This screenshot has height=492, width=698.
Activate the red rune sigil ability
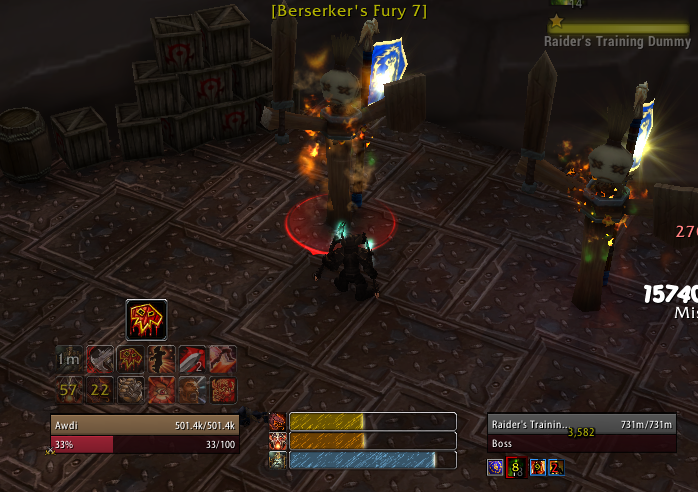[x=222, y=389]
